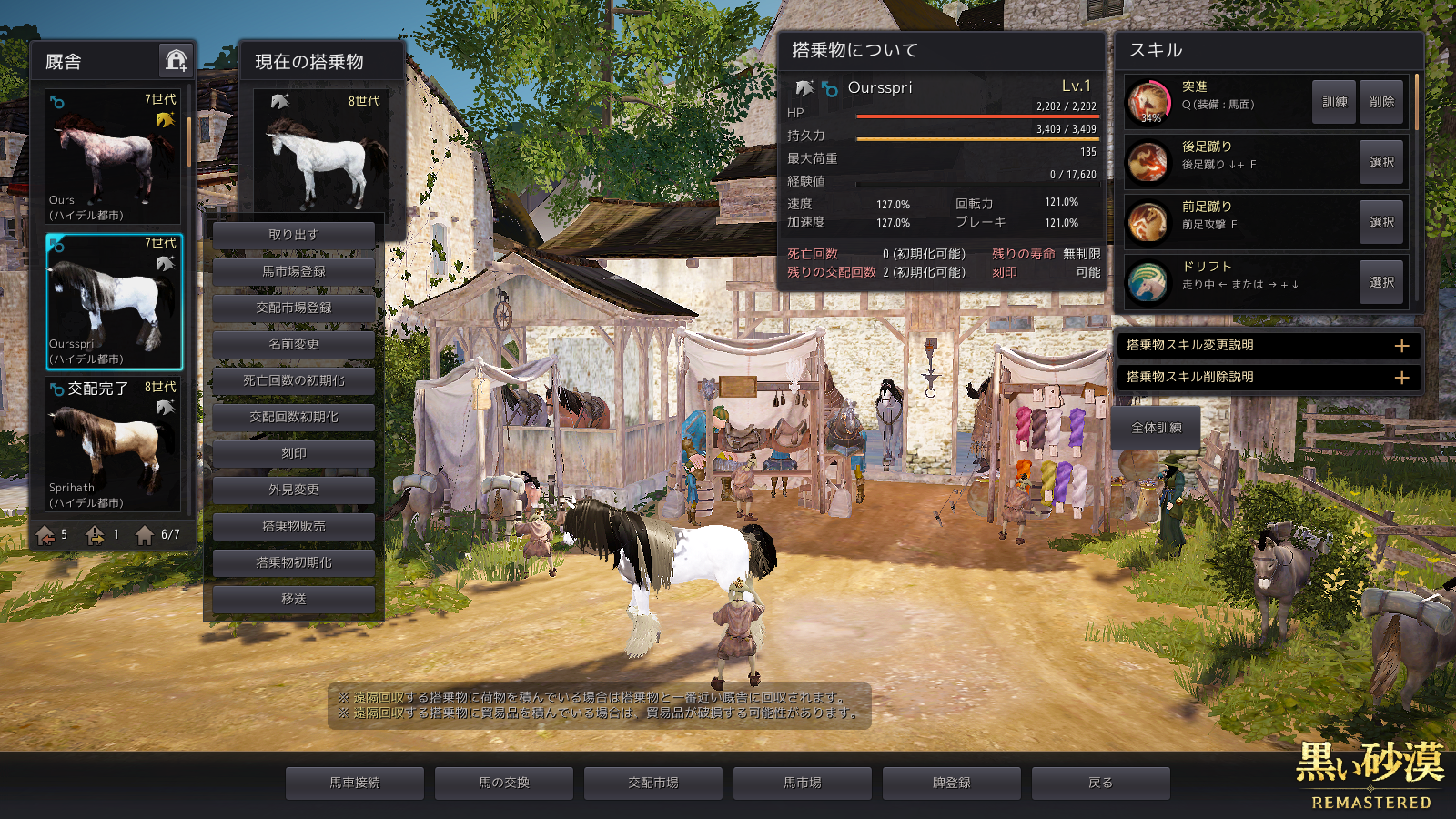Sell mount using 搭乗物販売 button
Image resolution: width=1456 pixels, height=819 pixels.
click(293, 526)
